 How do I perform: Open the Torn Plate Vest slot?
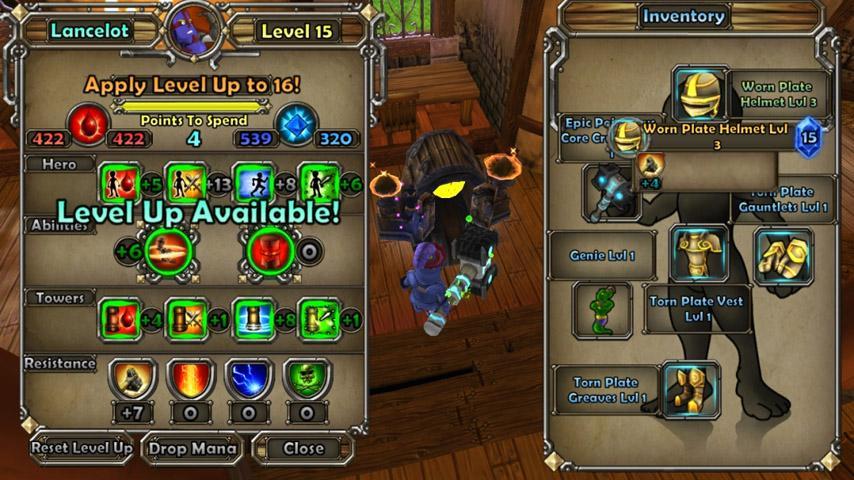tap(700, 254)
